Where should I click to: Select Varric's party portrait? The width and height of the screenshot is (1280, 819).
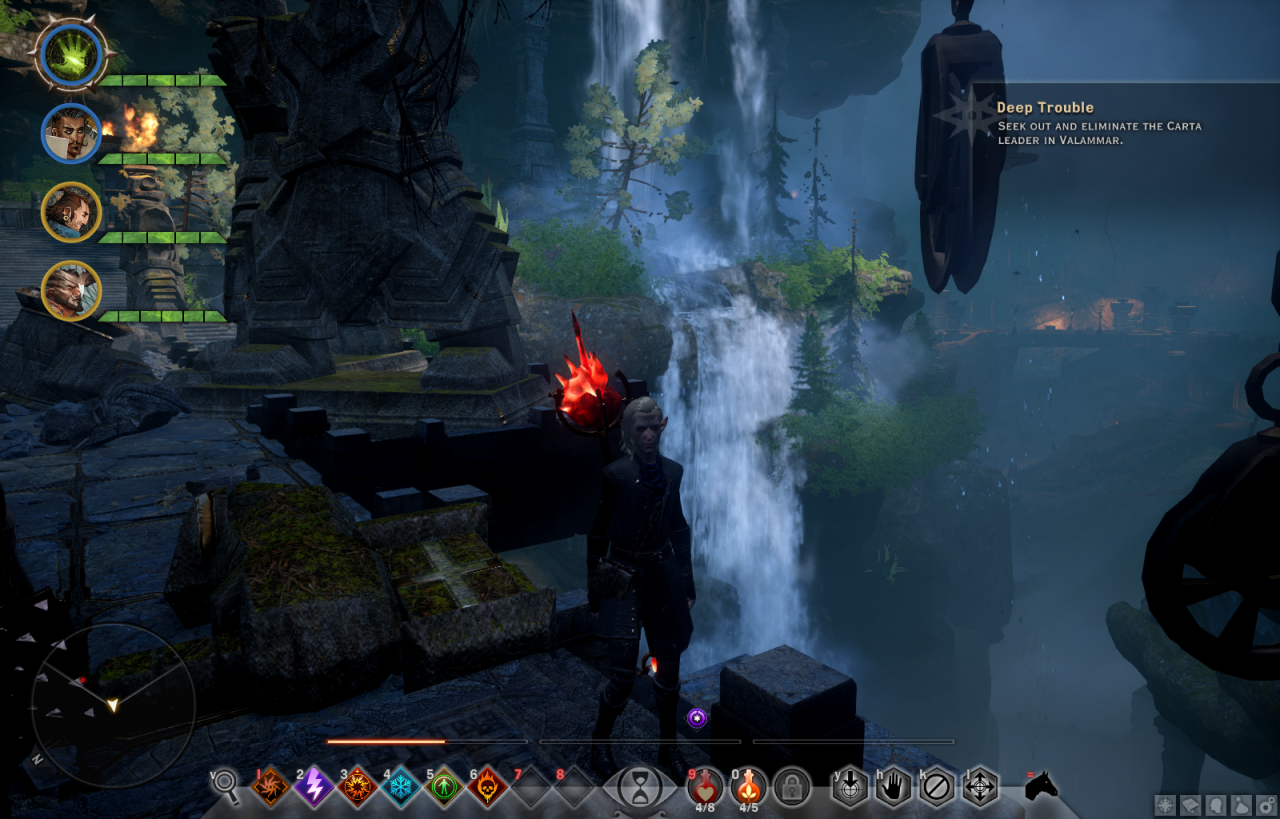71,211
